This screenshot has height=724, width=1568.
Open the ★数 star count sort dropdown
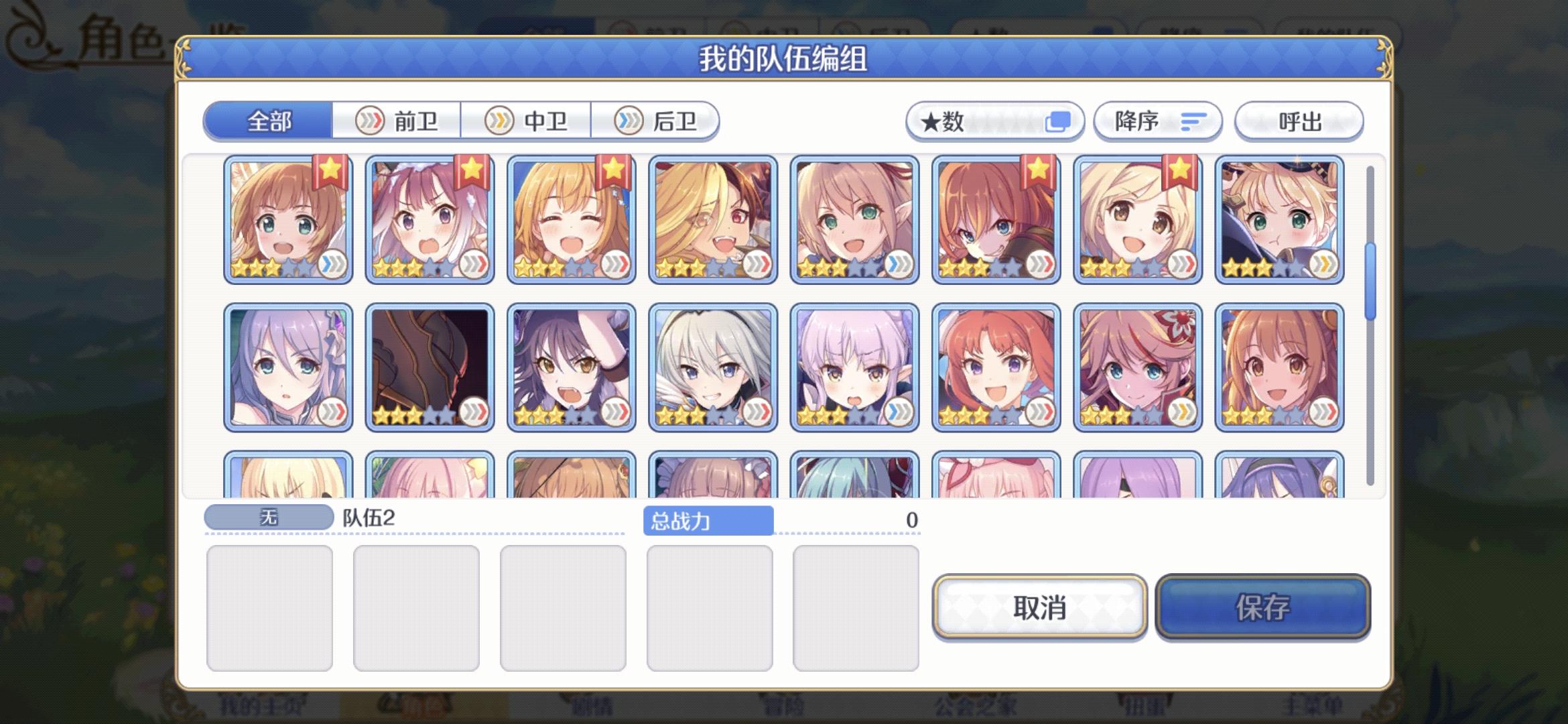tap(995, 121)
